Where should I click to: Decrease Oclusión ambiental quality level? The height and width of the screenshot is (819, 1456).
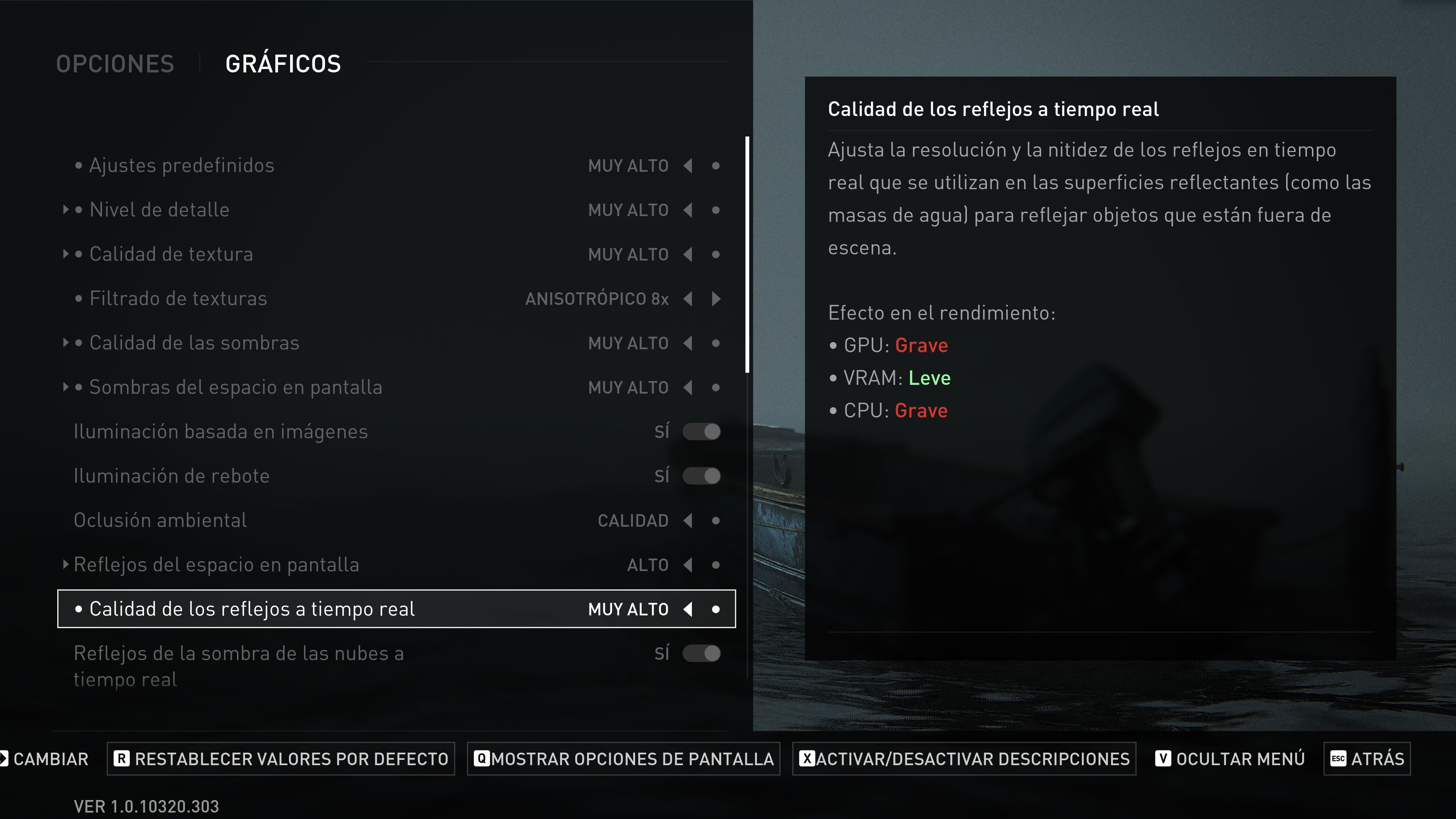click(x=687, y=520)
